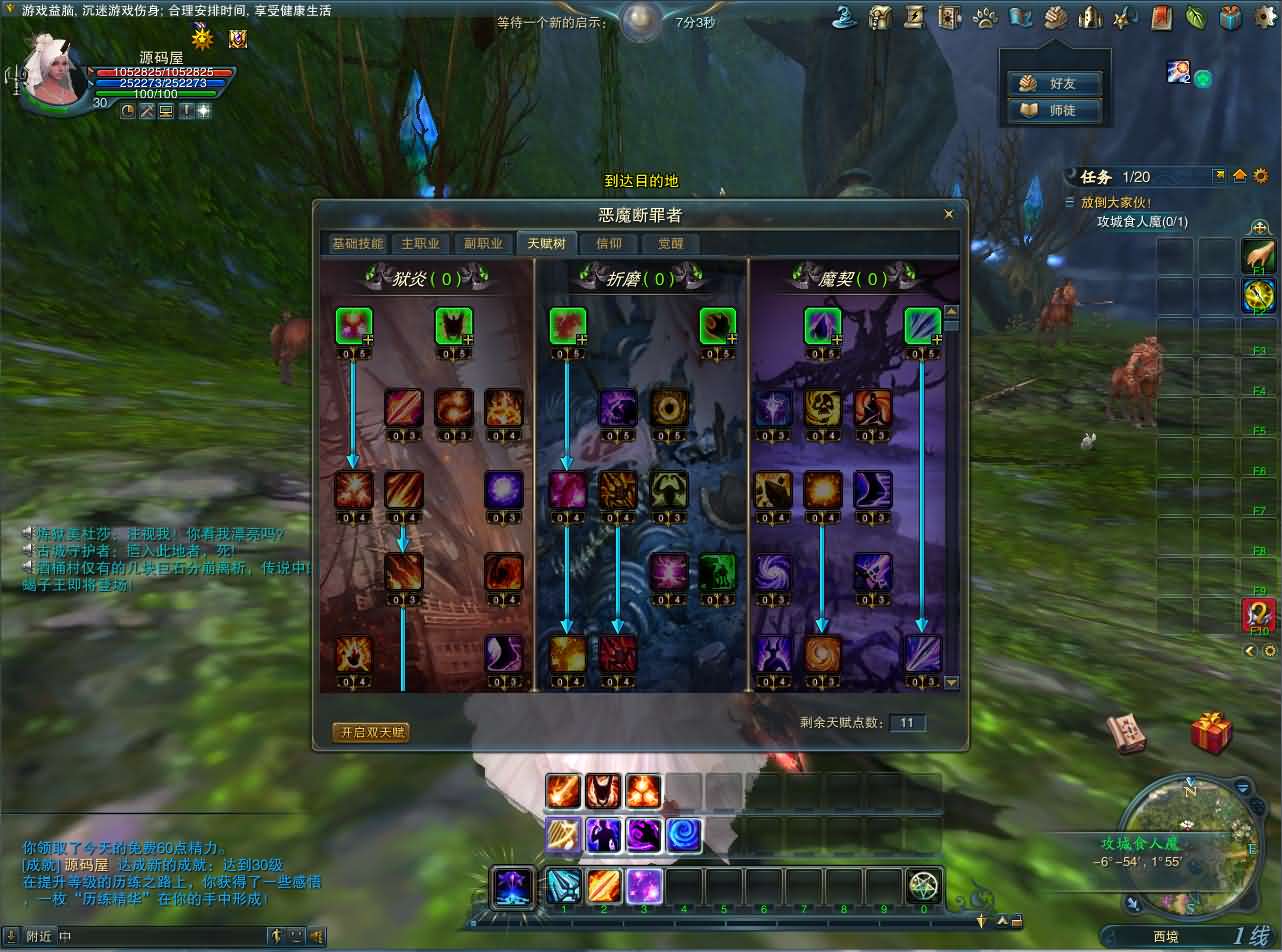Cast the skill in action bar slot 1

[563, 884]
